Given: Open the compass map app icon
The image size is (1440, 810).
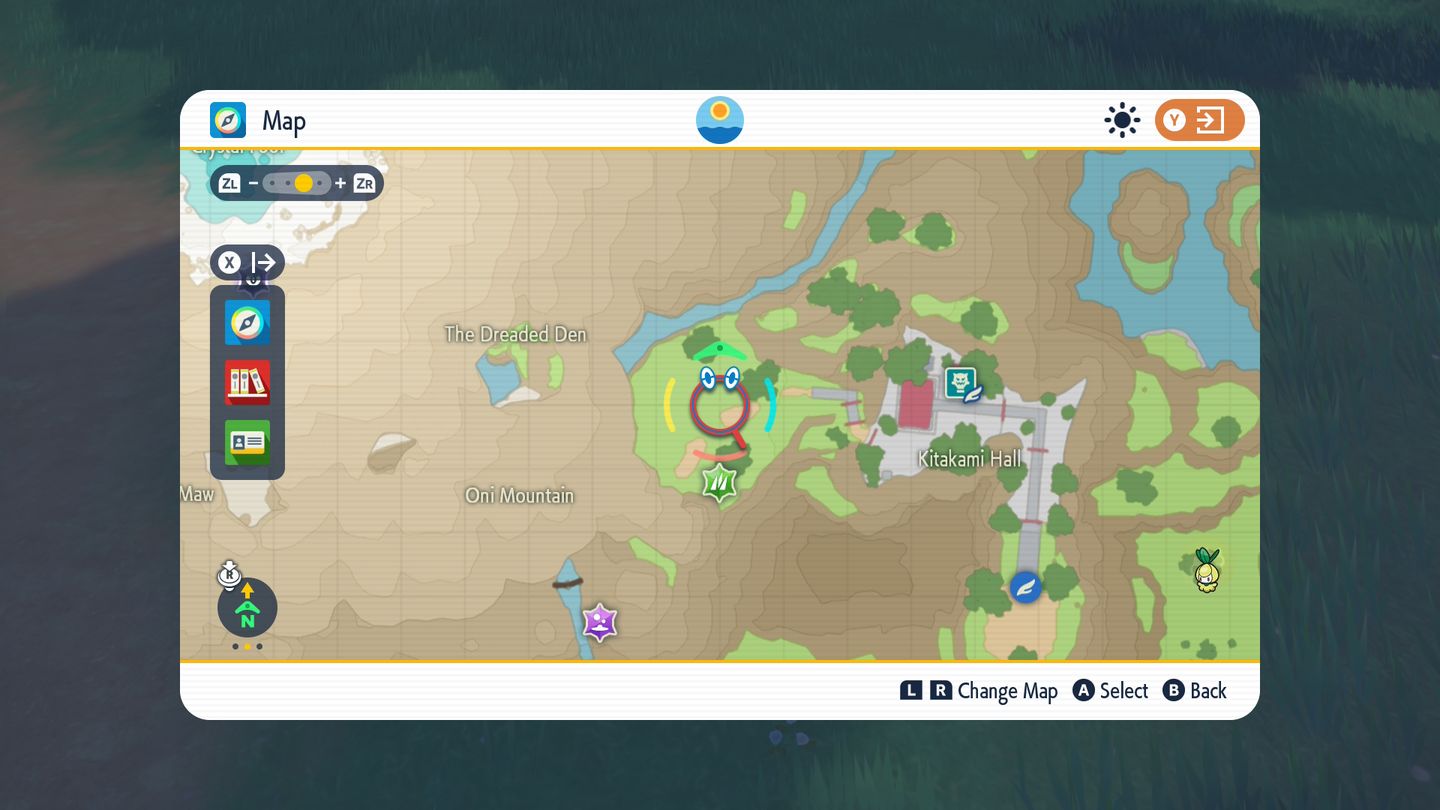Looking at the screenshot, I should coord(247,322).
